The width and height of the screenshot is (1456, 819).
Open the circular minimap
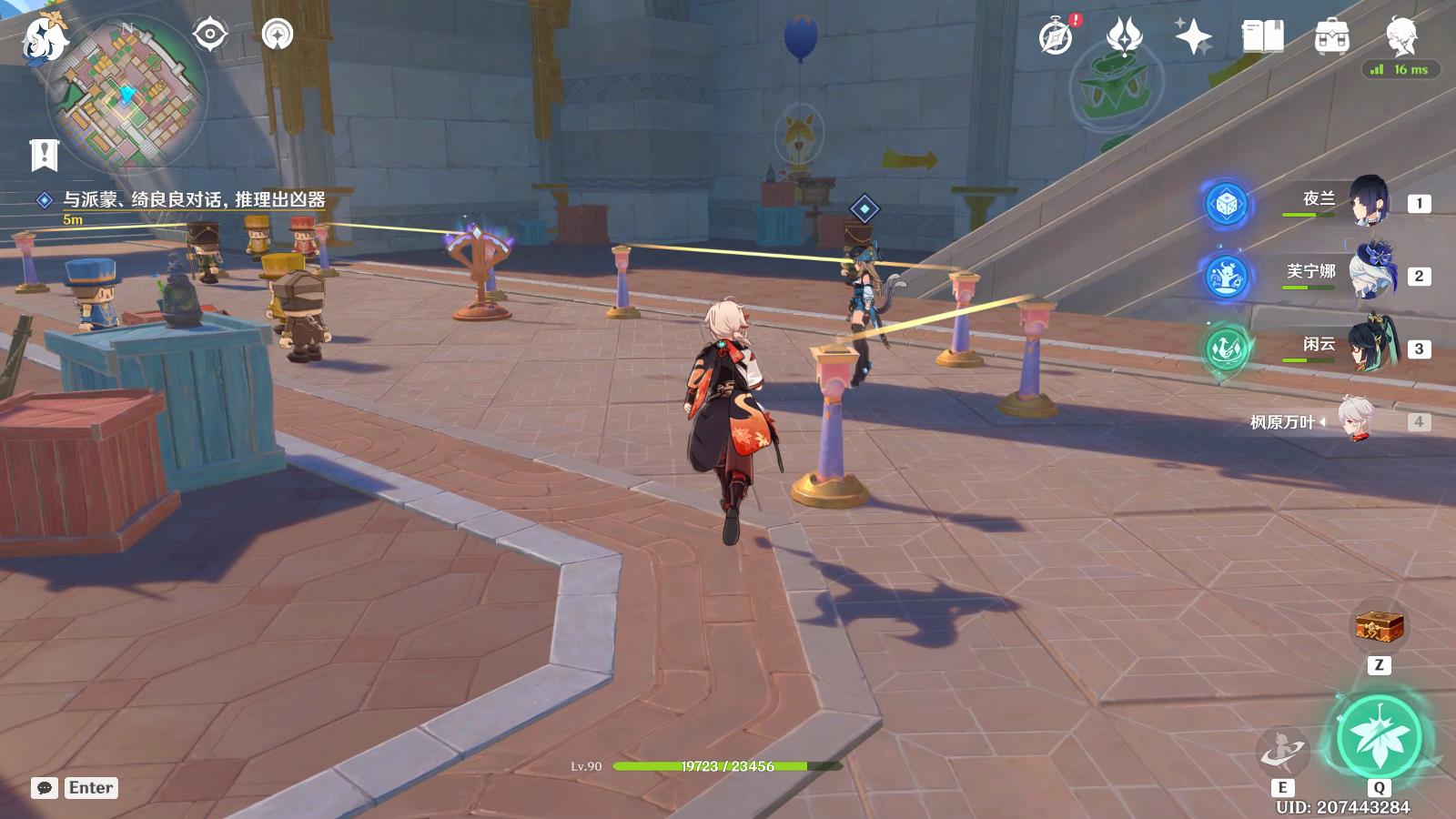point(127,95)
